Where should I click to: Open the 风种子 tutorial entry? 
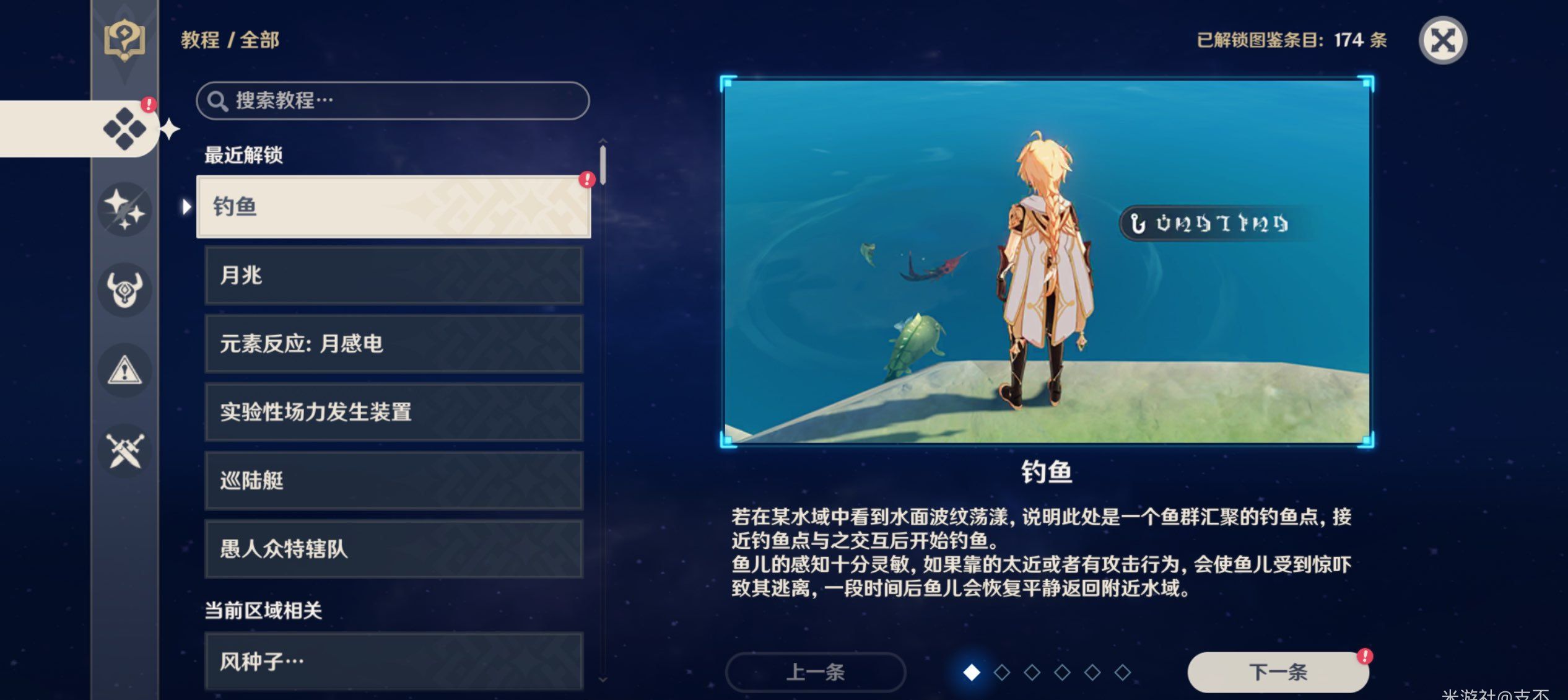pyautogui.click(x=393, y=661)
